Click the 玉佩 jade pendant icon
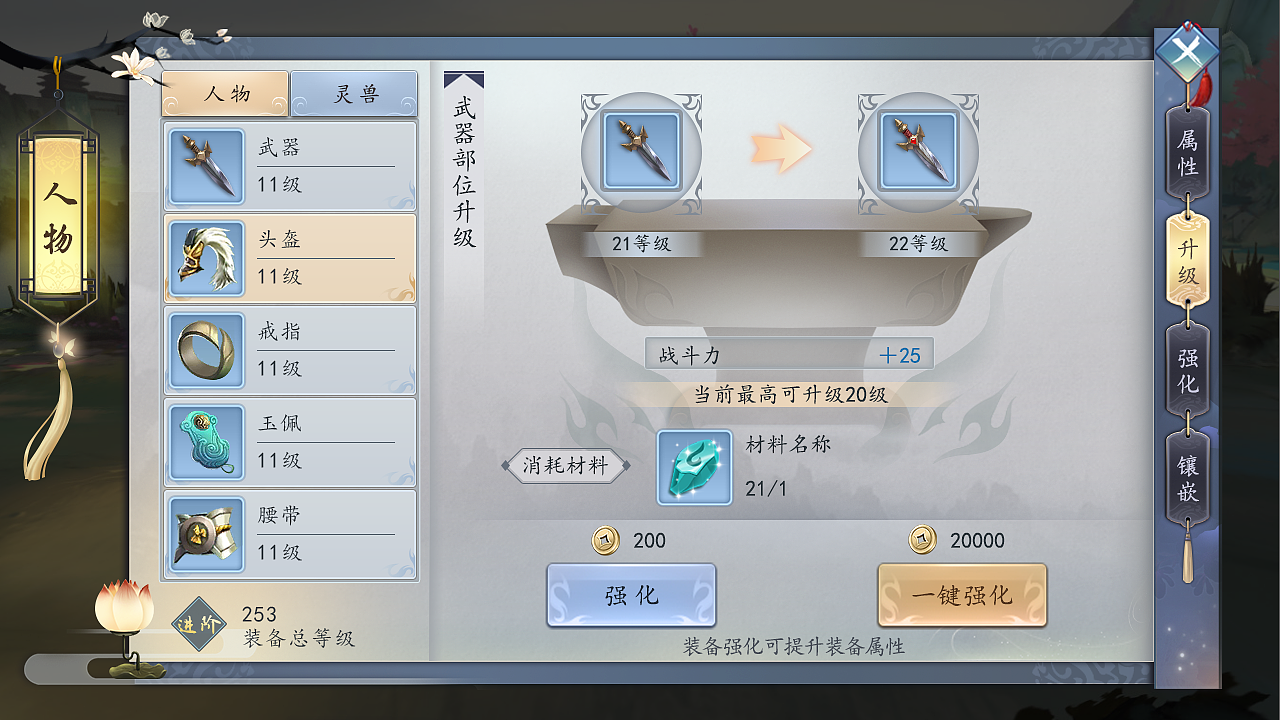 [x=206, y=441]
